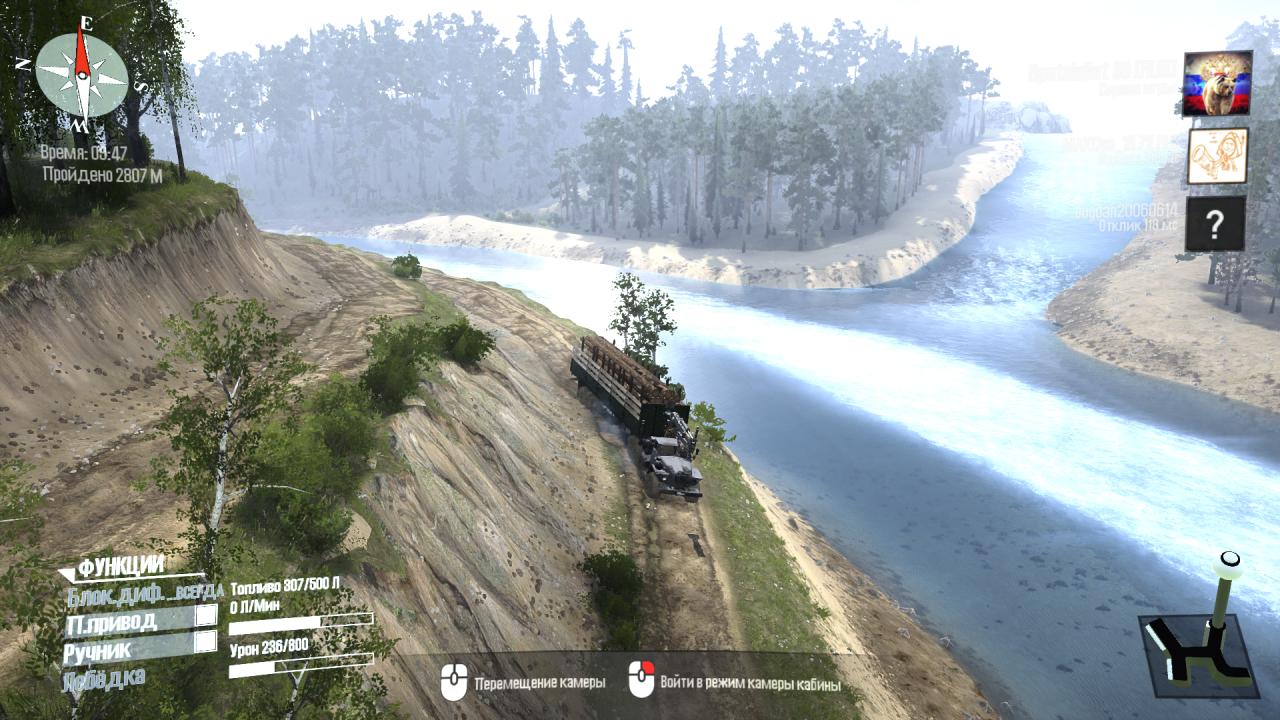The image size is (1280, 720).
Task: Open the bear and Russian flag player avatar
Action: coord(1217,83)
